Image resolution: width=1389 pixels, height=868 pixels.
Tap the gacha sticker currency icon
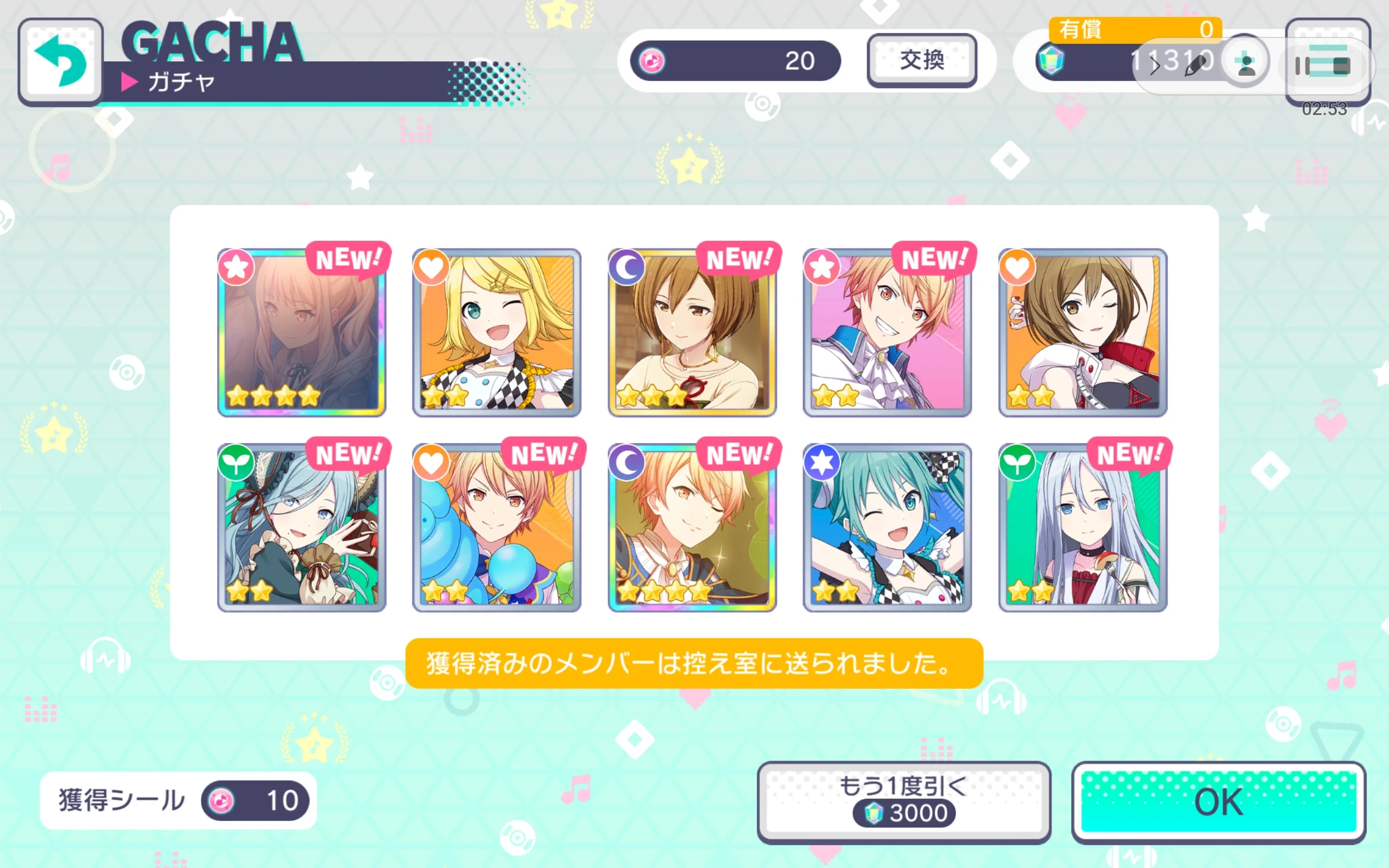(653, 60)
